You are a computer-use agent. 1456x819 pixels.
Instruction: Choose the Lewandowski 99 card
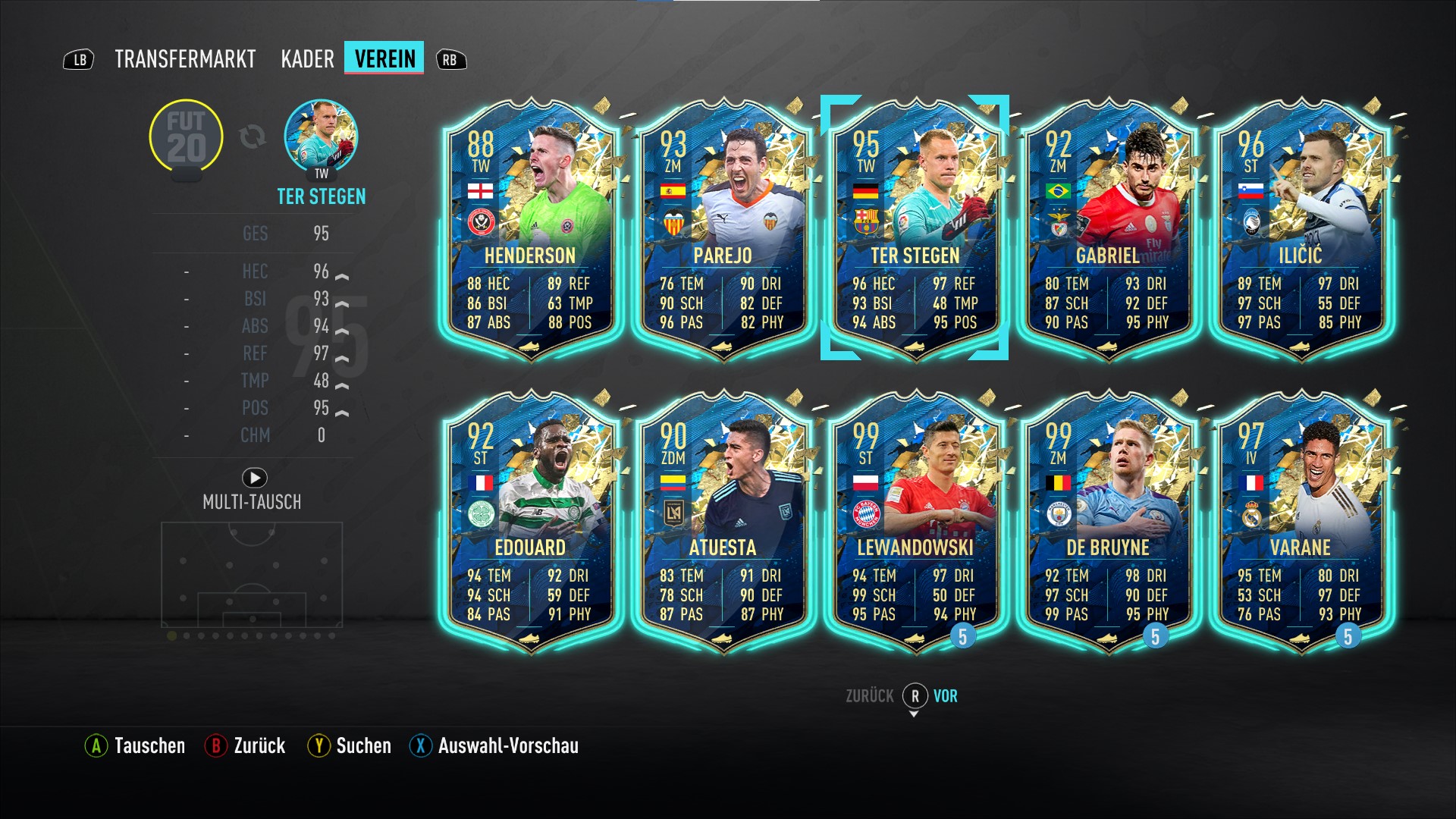point(915,520)
